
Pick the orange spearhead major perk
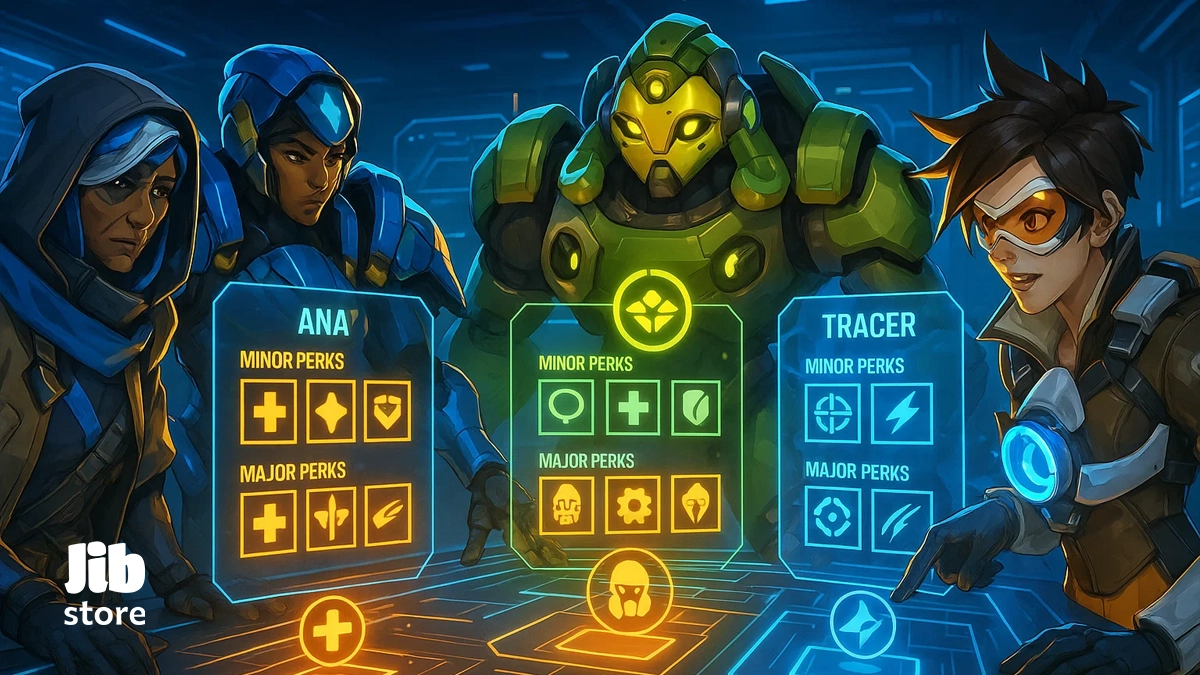(x=696, y=502)
